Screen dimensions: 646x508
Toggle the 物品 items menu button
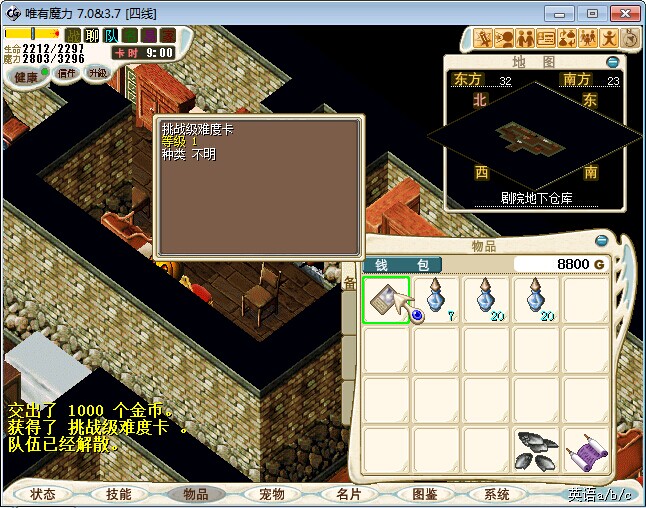coord(195,494)
